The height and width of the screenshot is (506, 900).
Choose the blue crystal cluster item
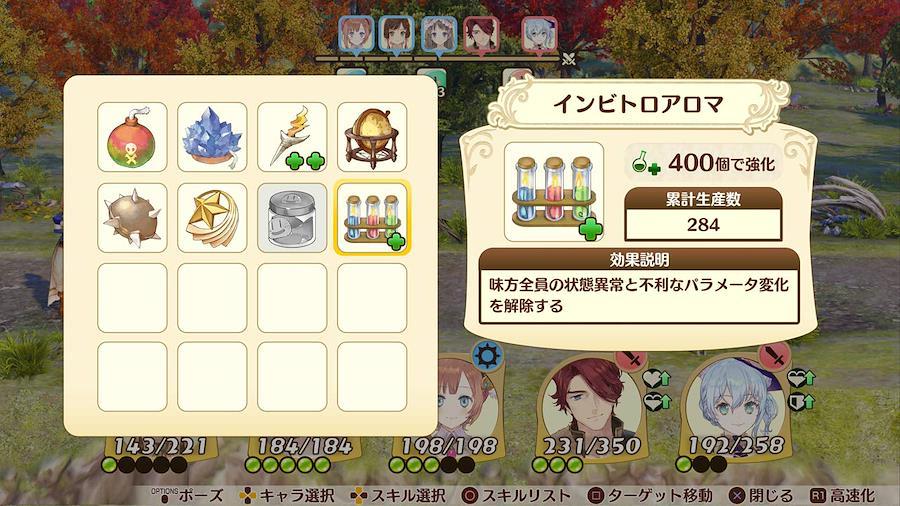(212, 137)
